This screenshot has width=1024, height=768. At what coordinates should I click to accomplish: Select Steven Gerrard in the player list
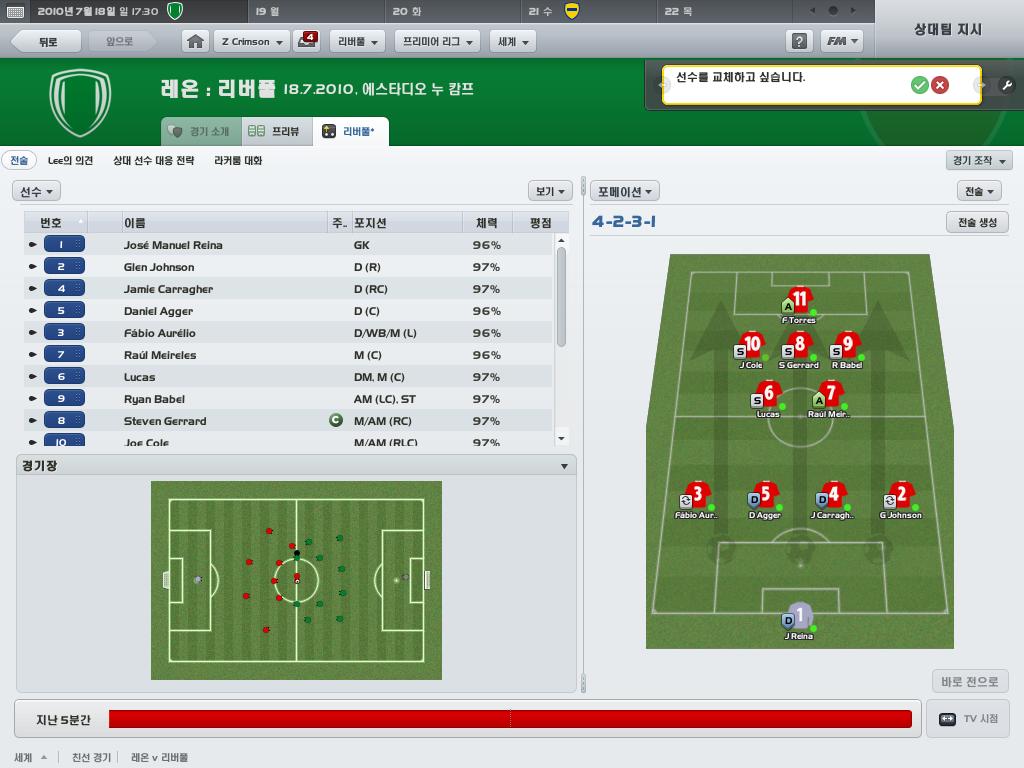click(165, 421)
